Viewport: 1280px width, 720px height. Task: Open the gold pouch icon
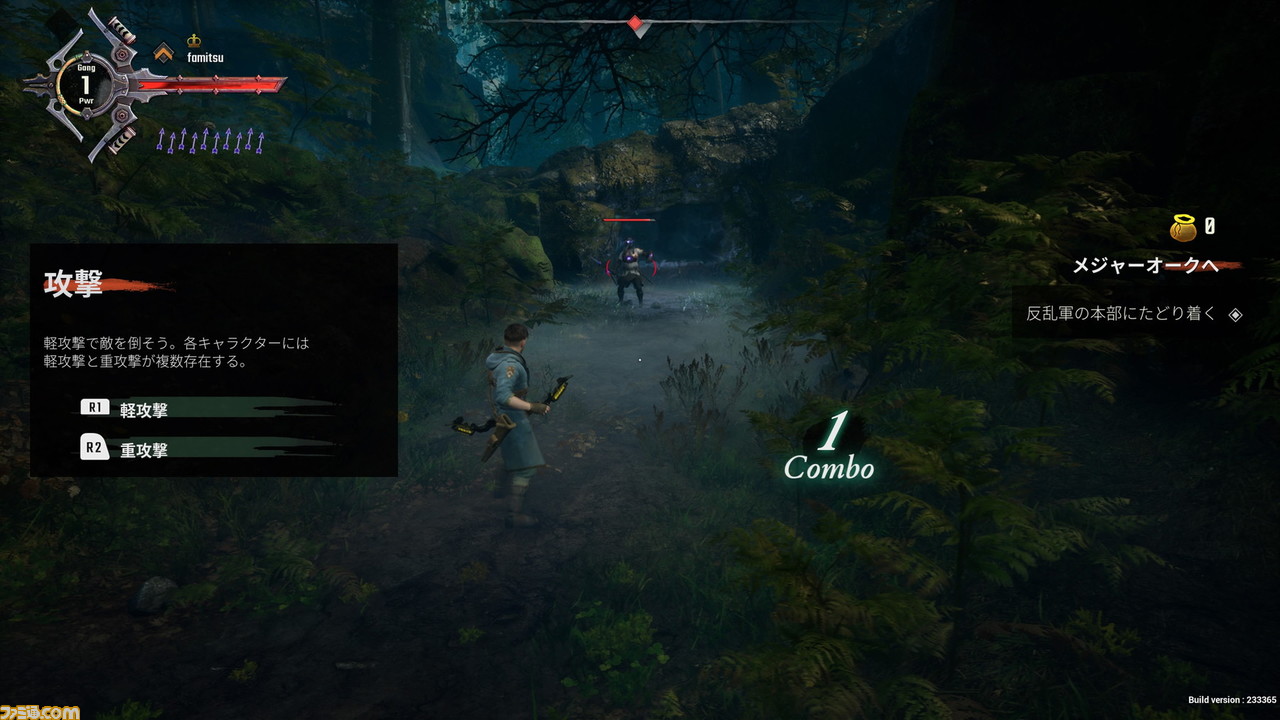click(x=1183, y=227)
